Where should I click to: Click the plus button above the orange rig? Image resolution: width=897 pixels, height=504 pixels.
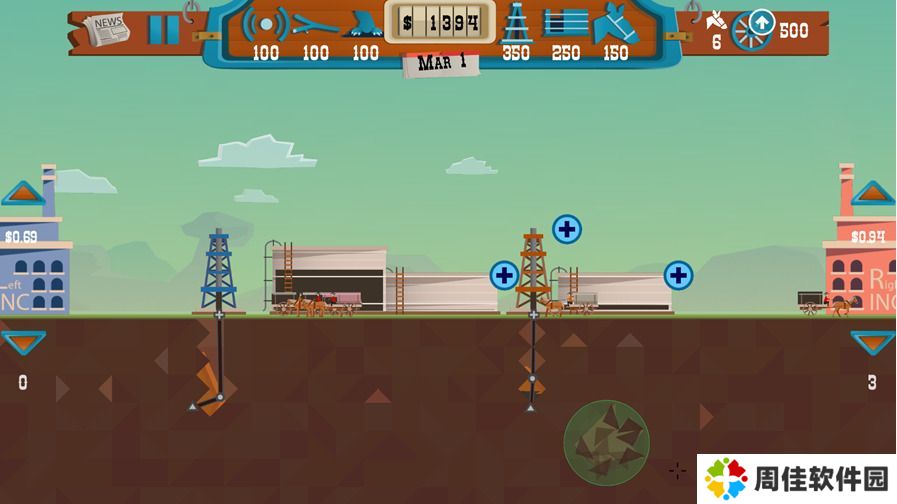(567, 229)
